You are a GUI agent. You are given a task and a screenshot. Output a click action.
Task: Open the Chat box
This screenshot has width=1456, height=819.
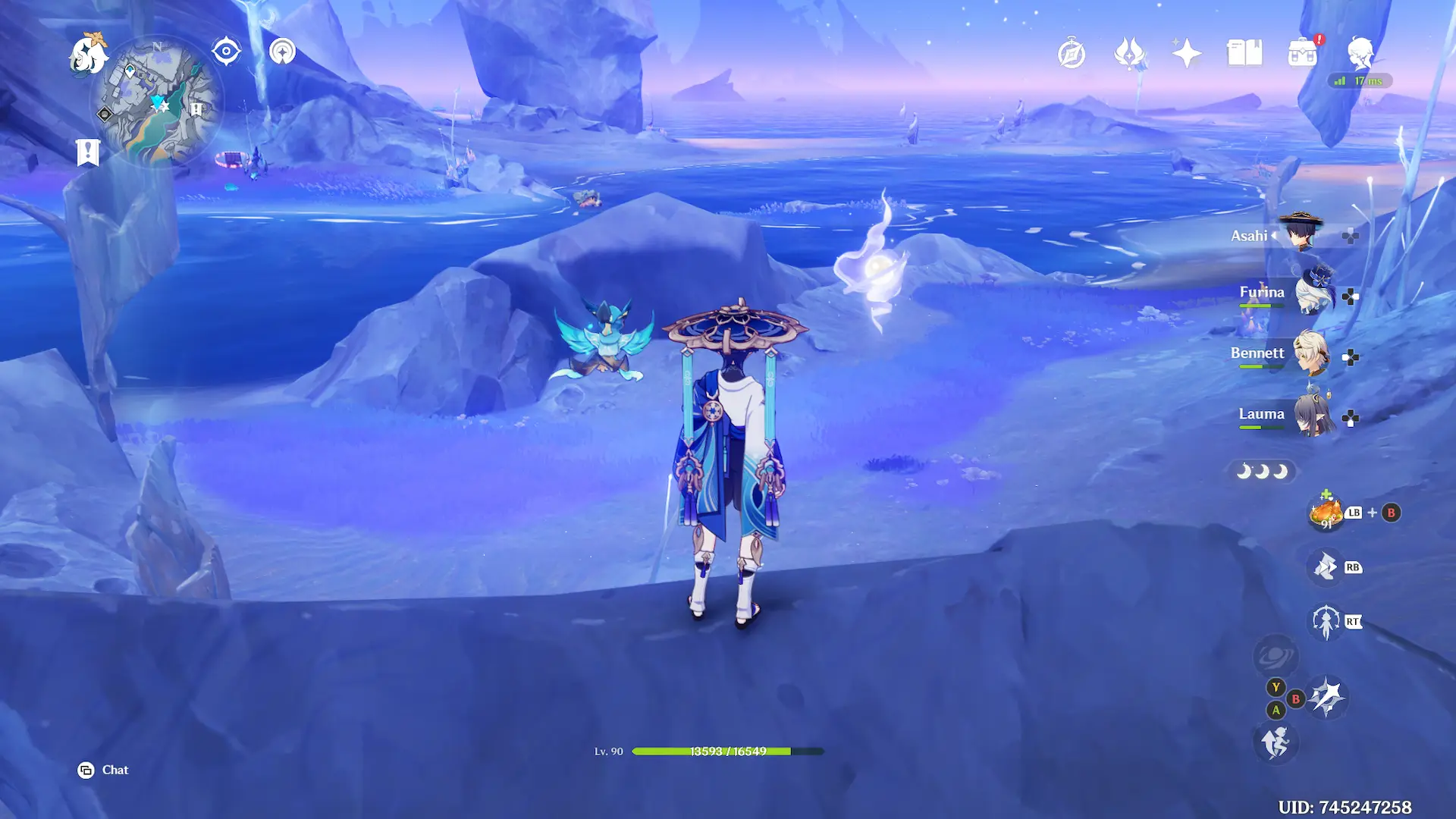coord(104,770)
